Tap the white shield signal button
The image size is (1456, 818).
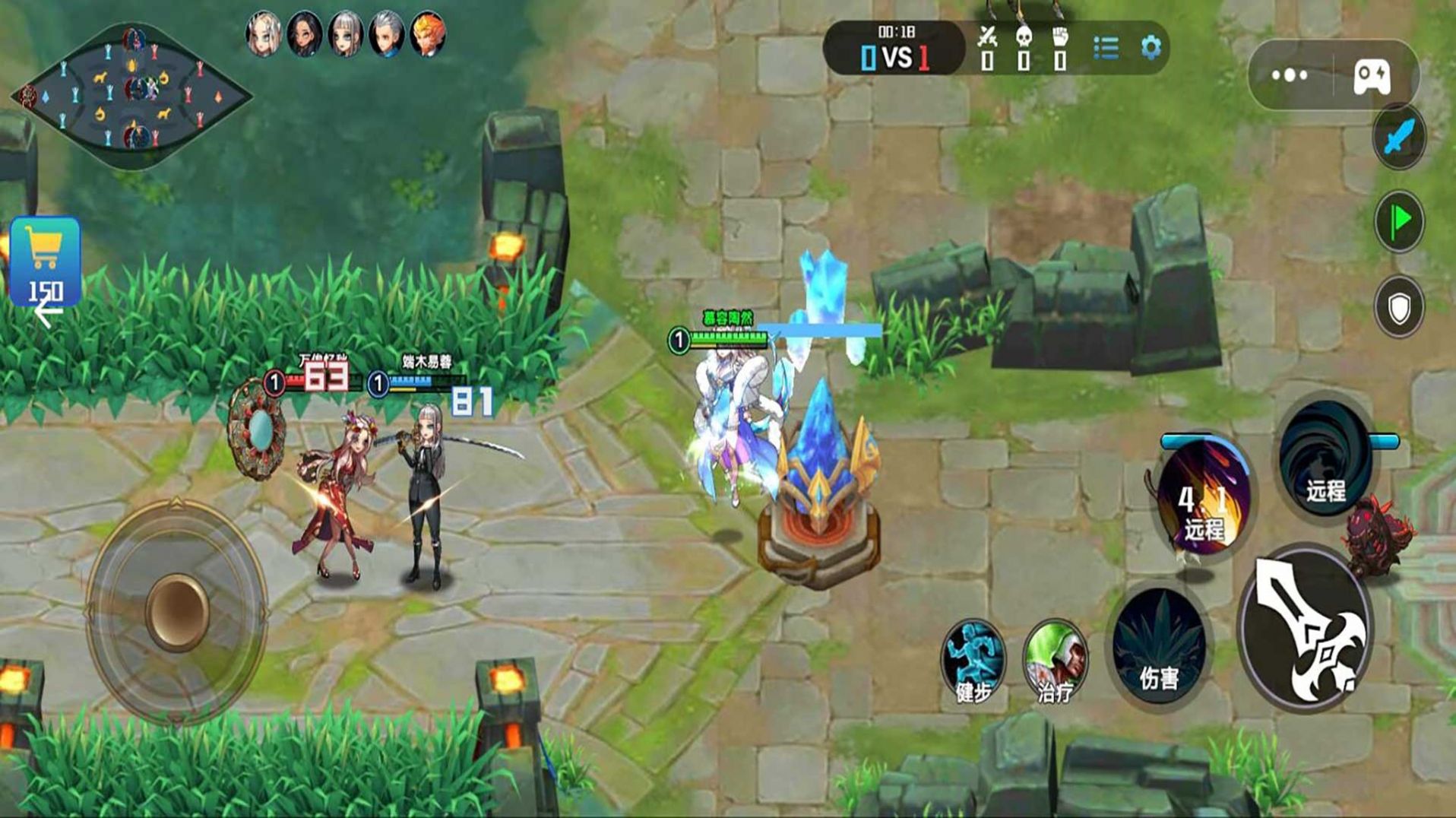click(x=1399, y=308)
